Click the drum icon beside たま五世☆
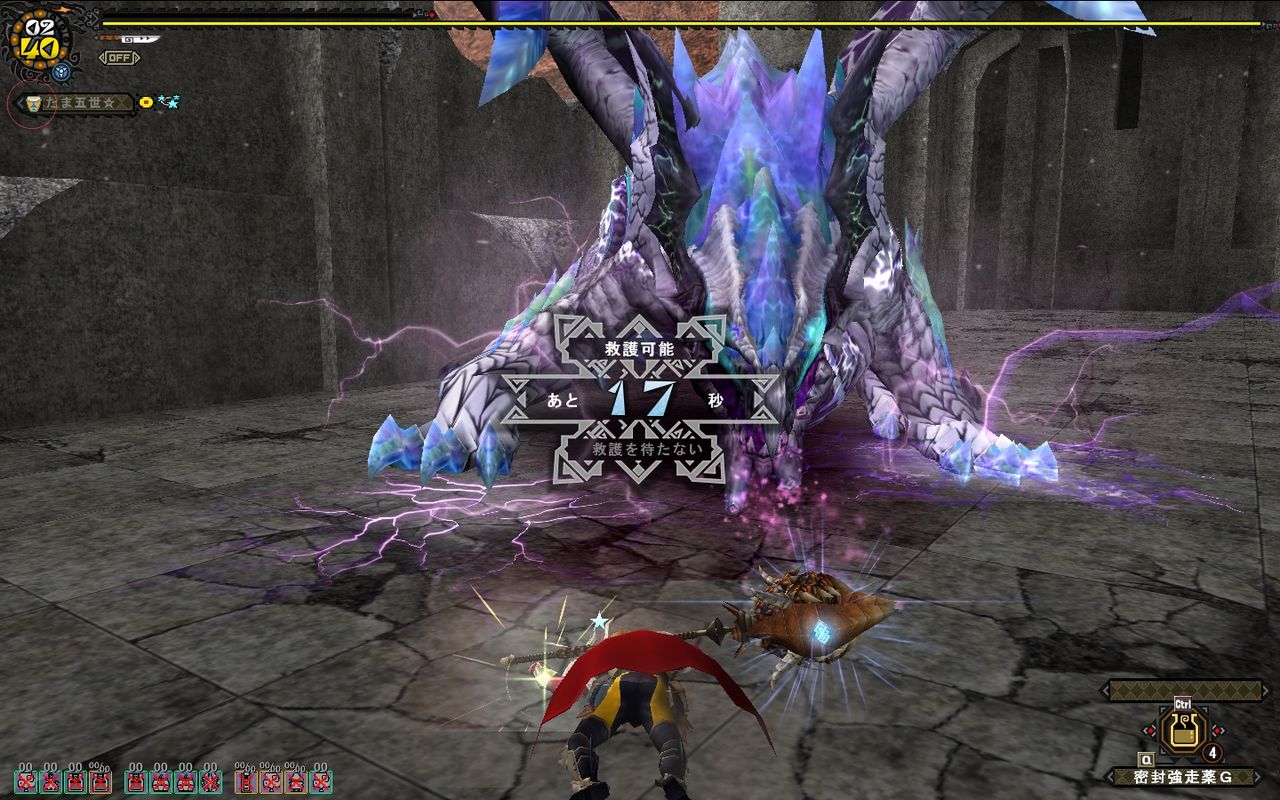The image size is (1280, 800). click(33, 103)
